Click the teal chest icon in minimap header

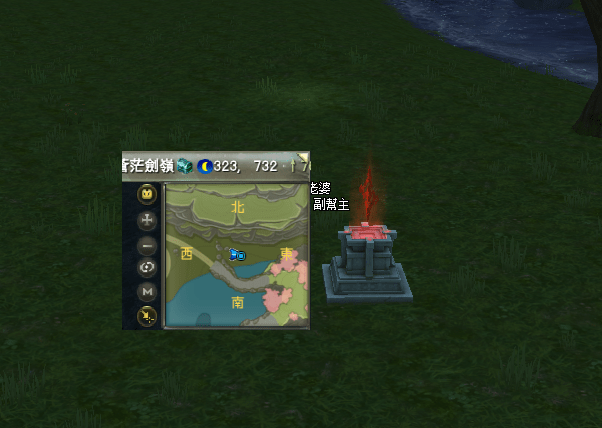[x=184, y=166]
